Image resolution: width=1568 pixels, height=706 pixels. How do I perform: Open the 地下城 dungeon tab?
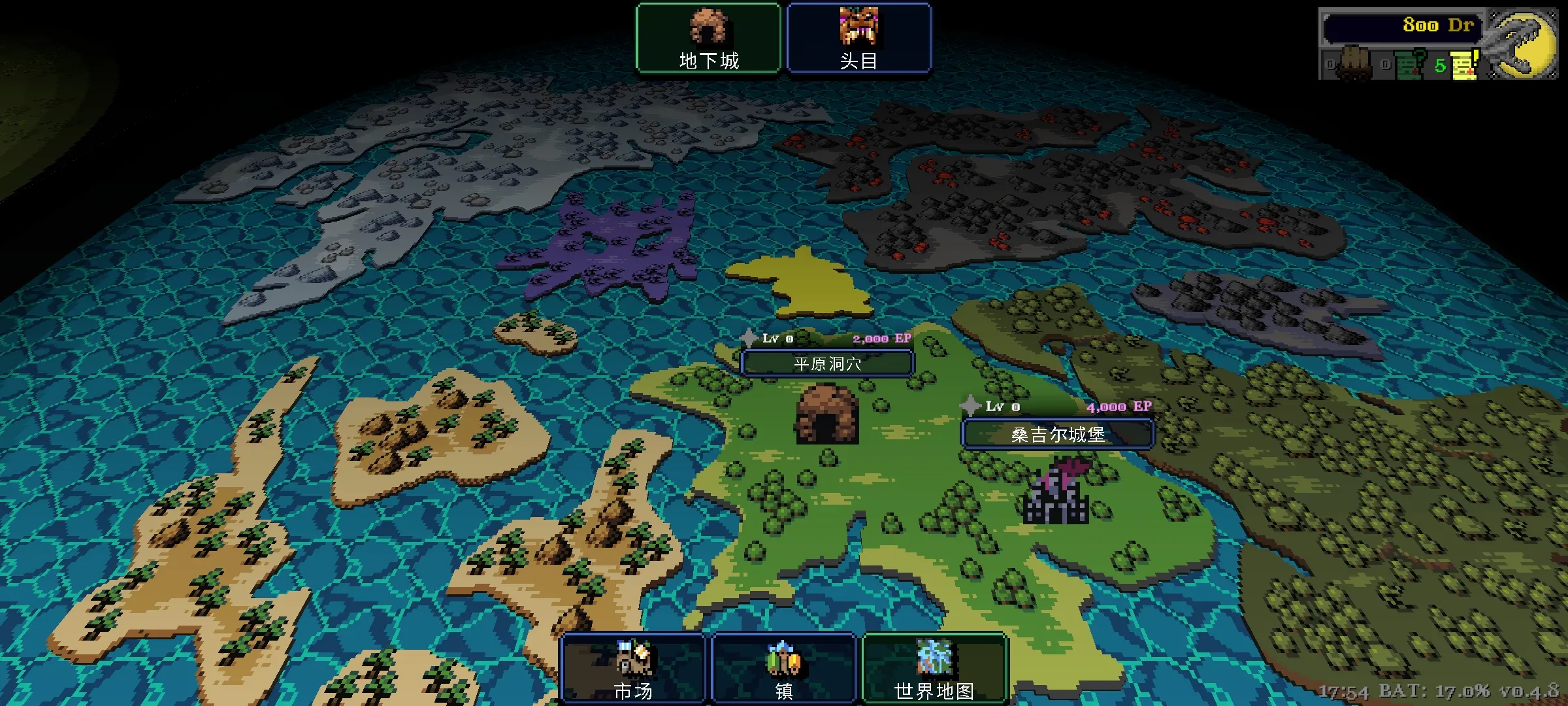708,38
